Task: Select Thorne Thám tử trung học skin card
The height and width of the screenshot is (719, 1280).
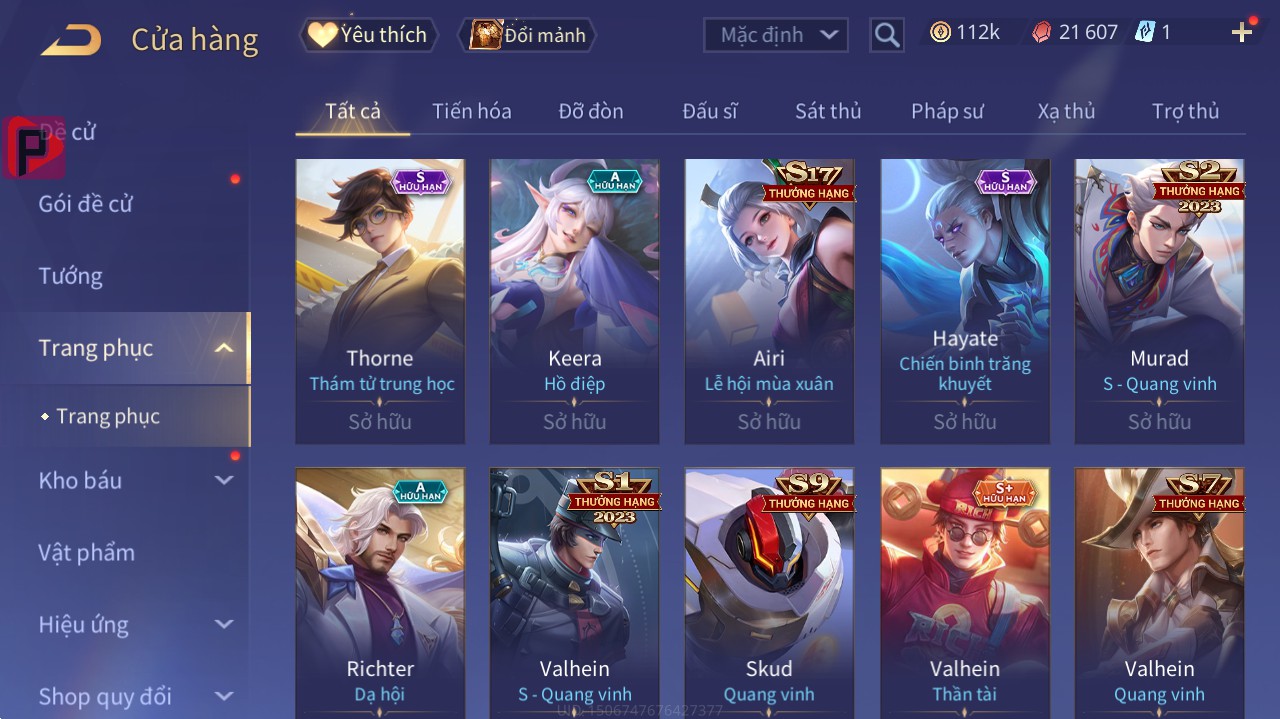Action: 380,300
